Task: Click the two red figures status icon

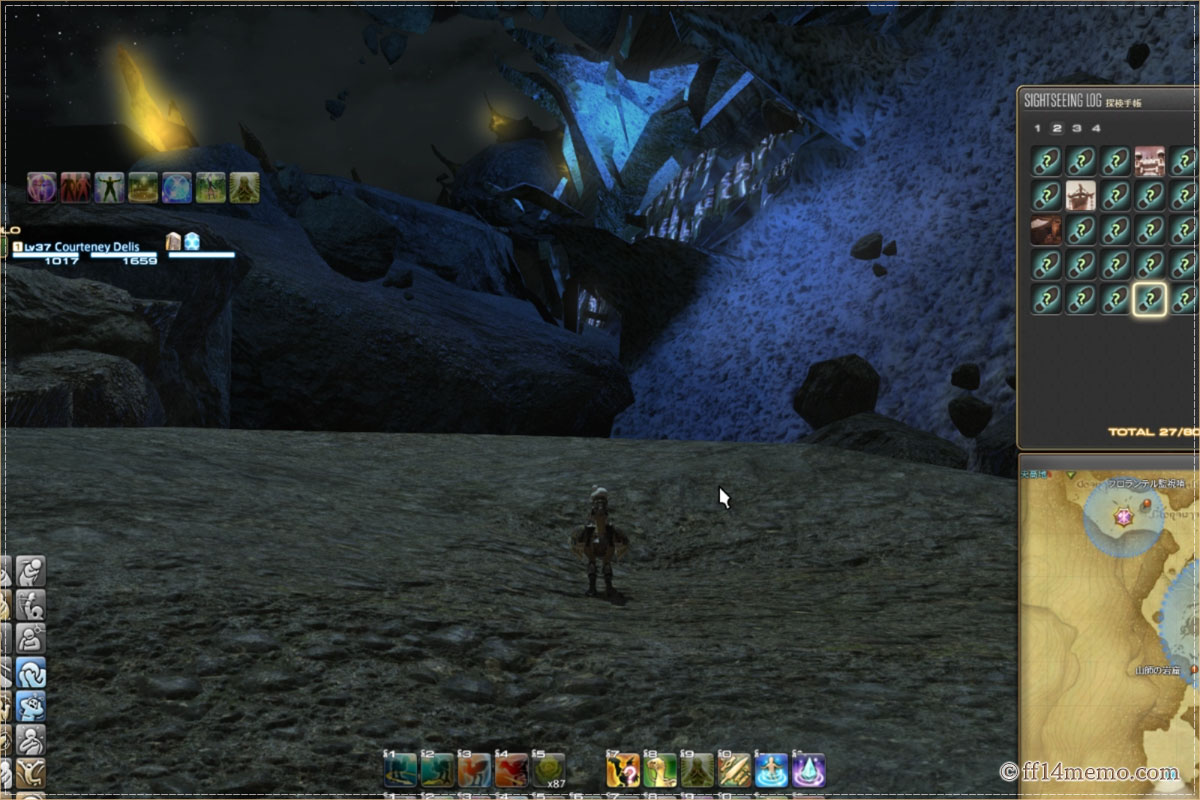Action: tap(76, 187)
